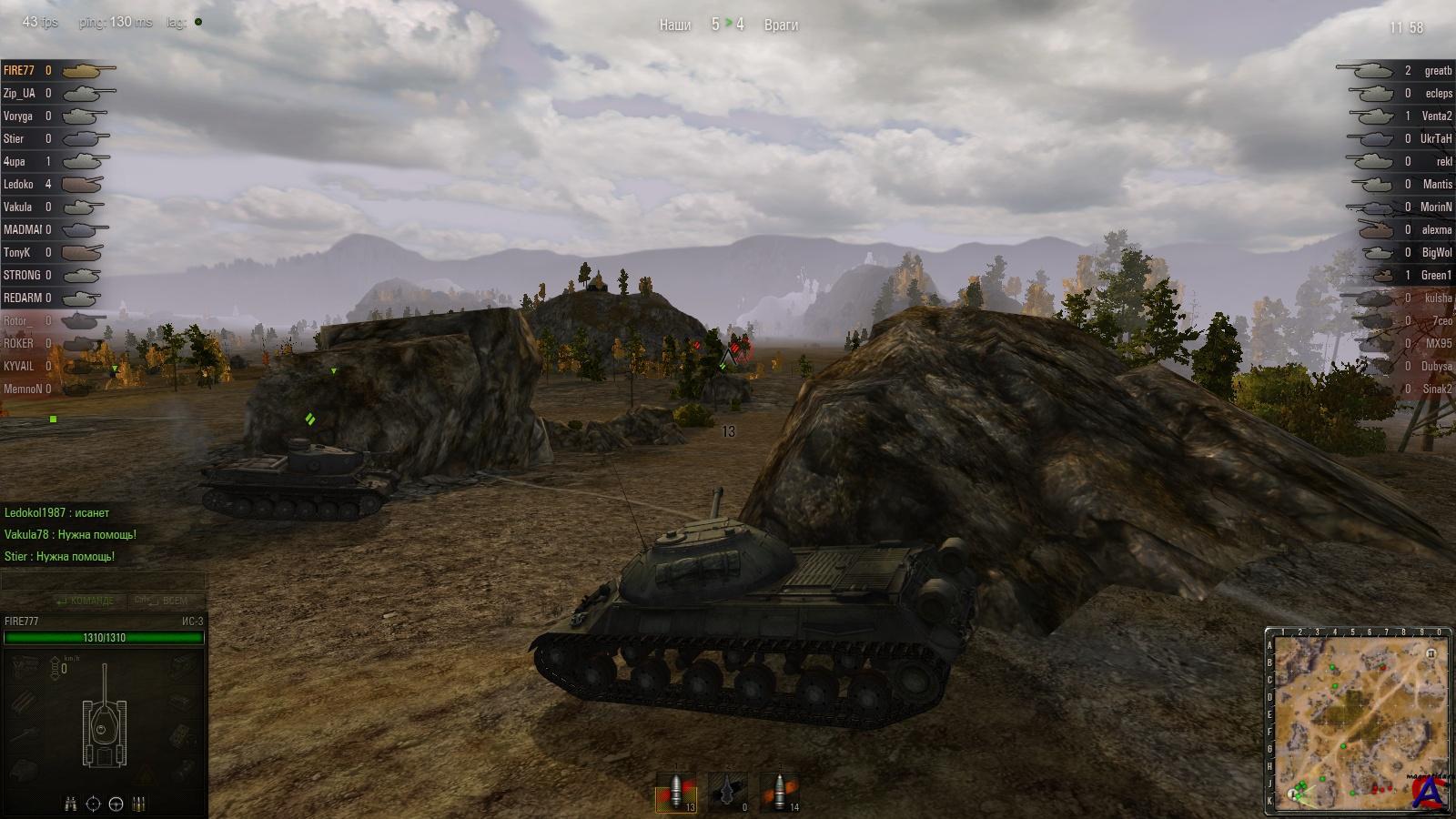Select the empty middle shell slot showing 0
This screenshot has width=1456, height=819.
click(728, 792)
